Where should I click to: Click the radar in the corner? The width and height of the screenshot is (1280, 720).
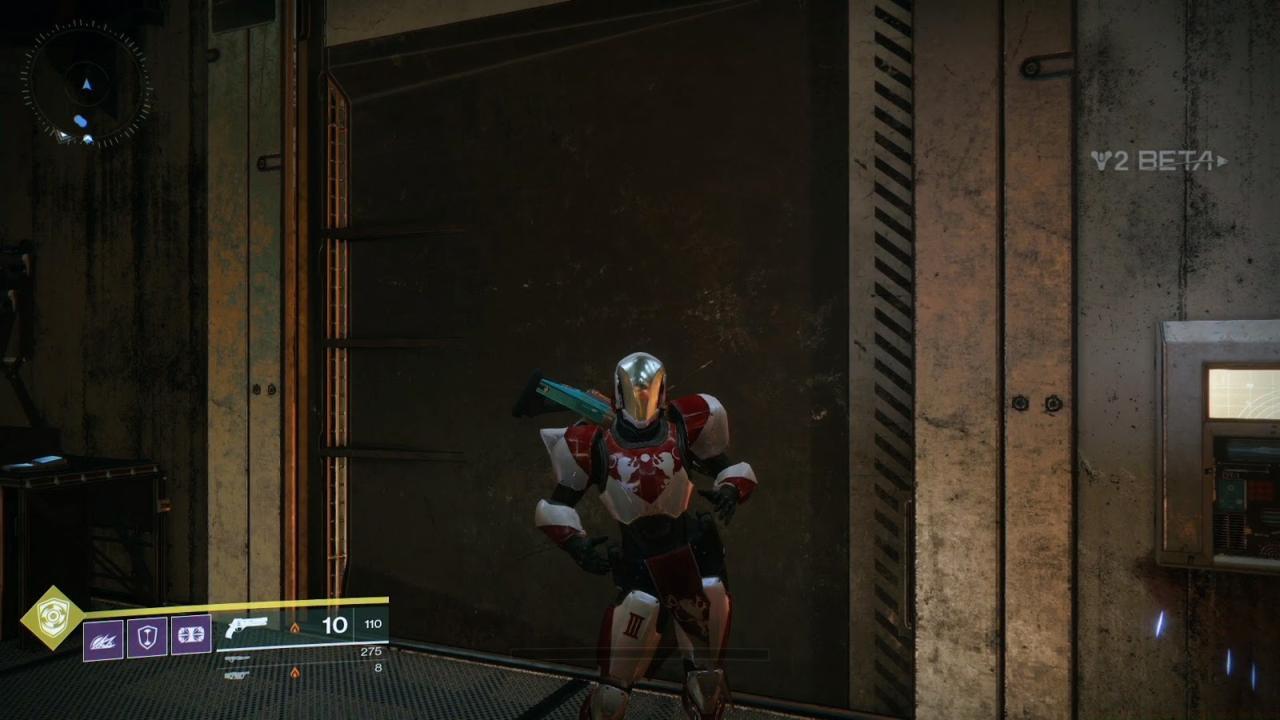click(86, 85)
